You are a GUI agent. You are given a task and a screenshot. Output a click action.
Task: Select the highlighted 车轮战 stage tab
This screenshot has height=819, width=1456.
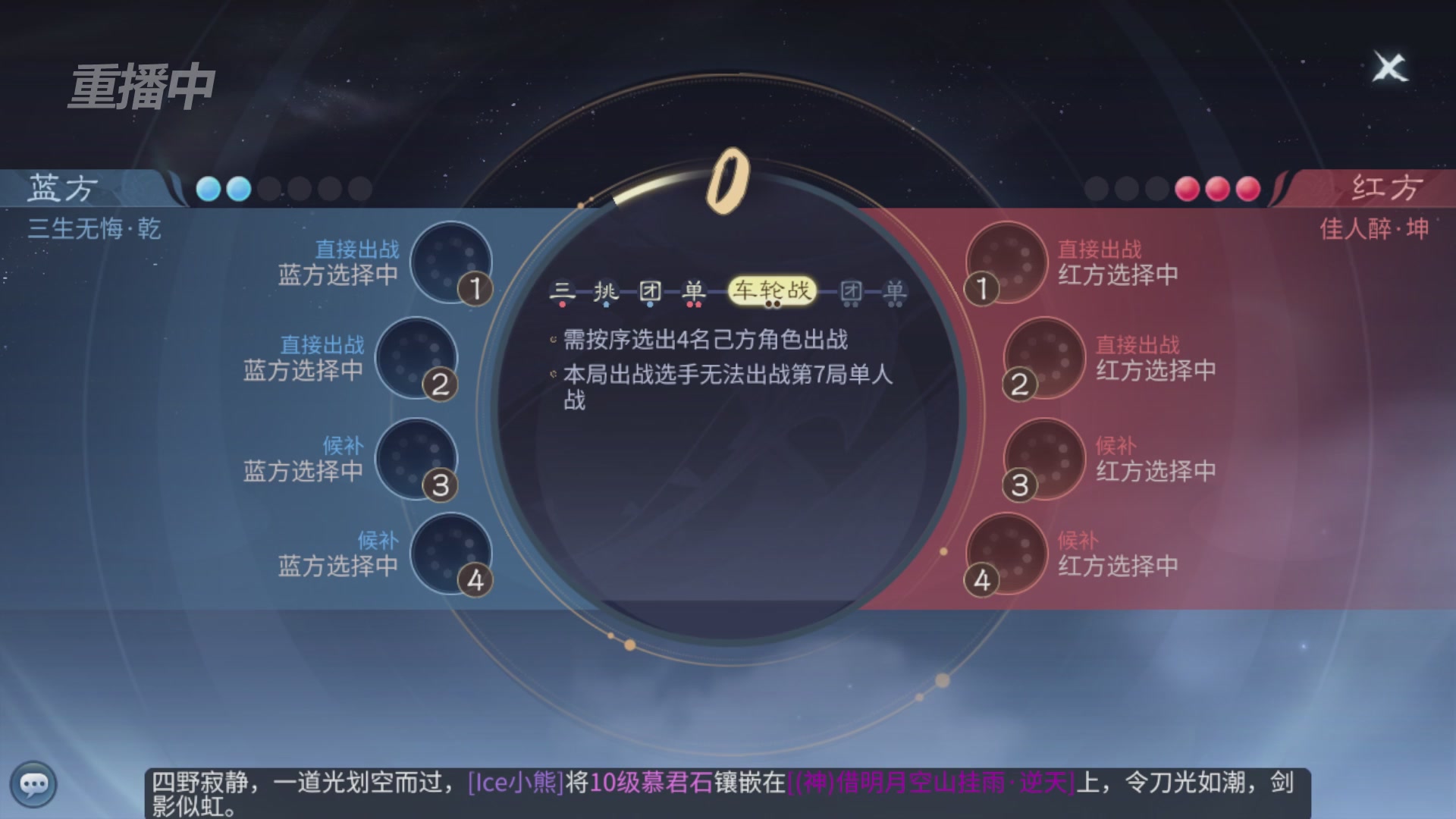773,290
